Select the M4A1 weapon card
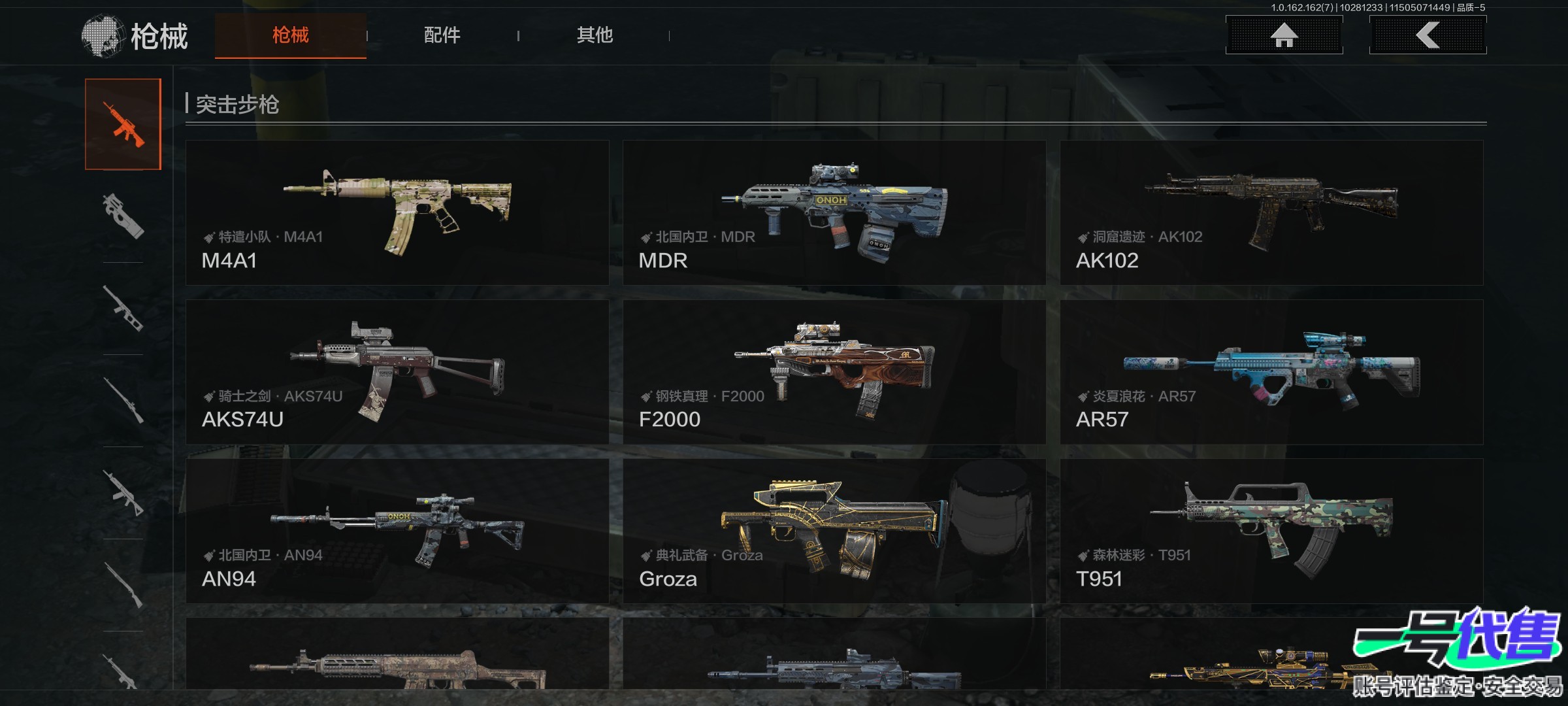Image resolution: width=1568 pixels, height=706 pixels. tap(397, 212)
